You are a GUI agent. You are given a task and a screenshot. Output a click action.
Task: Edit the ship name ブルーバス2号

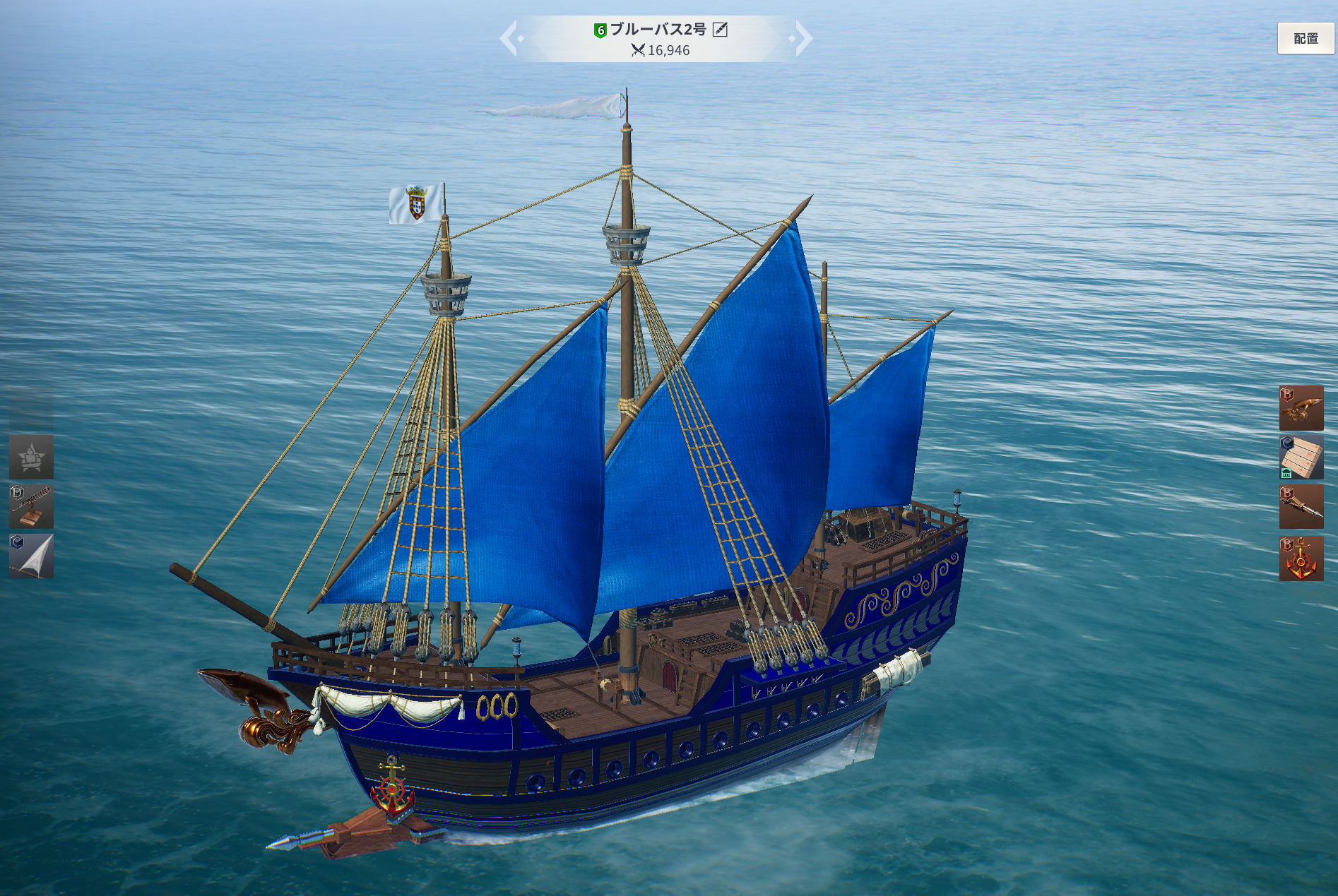(x=720, y=29)
